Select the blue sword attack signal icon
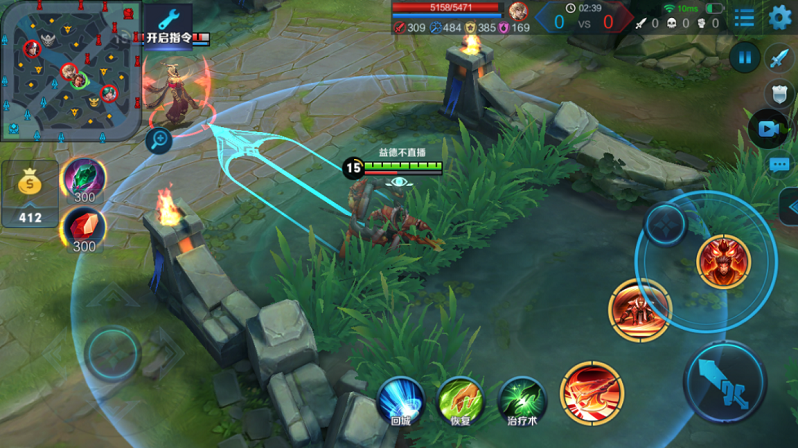 pyautogui.click(x=780, y=57)
